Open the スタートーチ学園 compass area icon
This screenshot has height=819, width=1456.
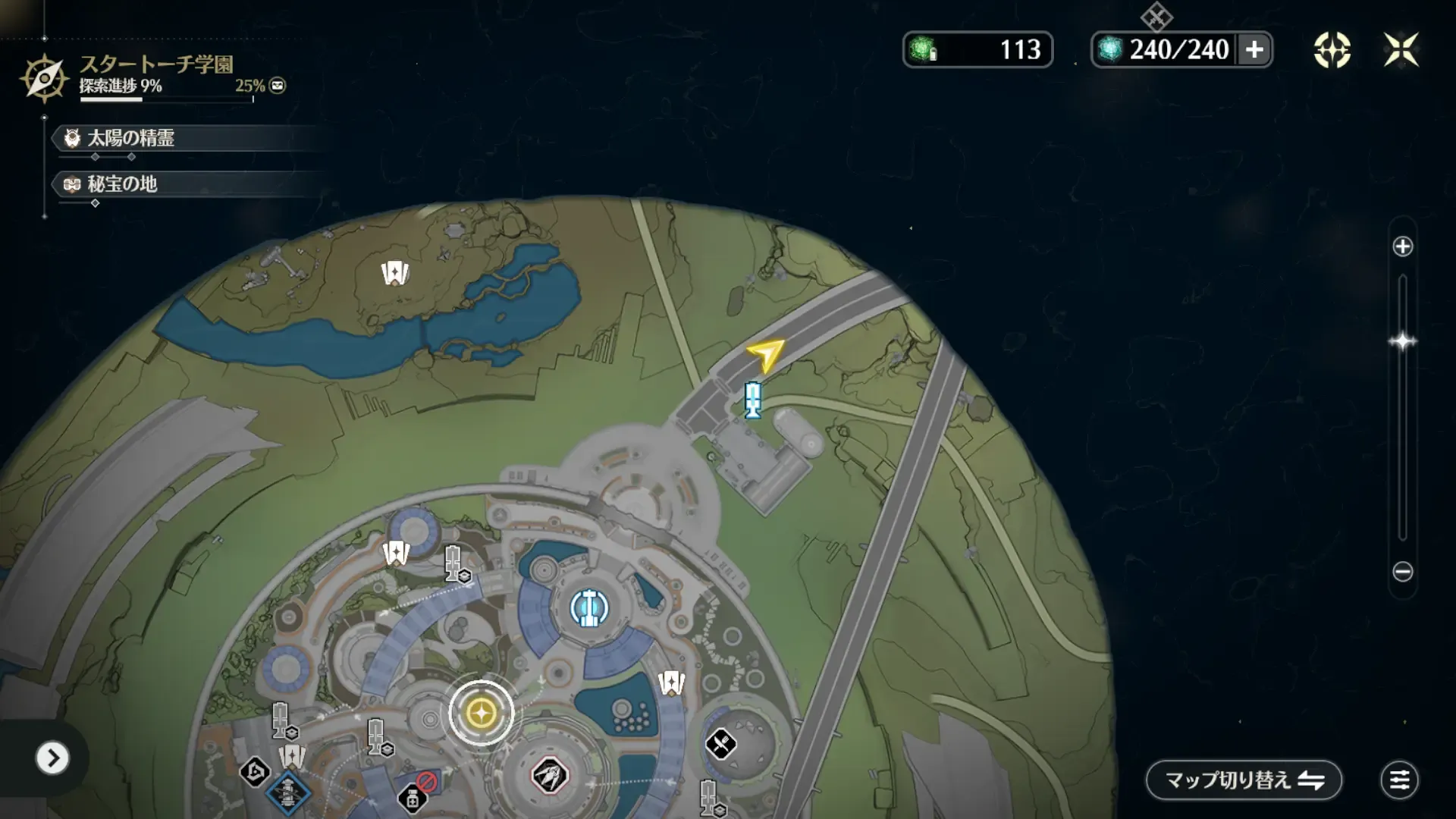pyautogui.click(x=44, y=77)
